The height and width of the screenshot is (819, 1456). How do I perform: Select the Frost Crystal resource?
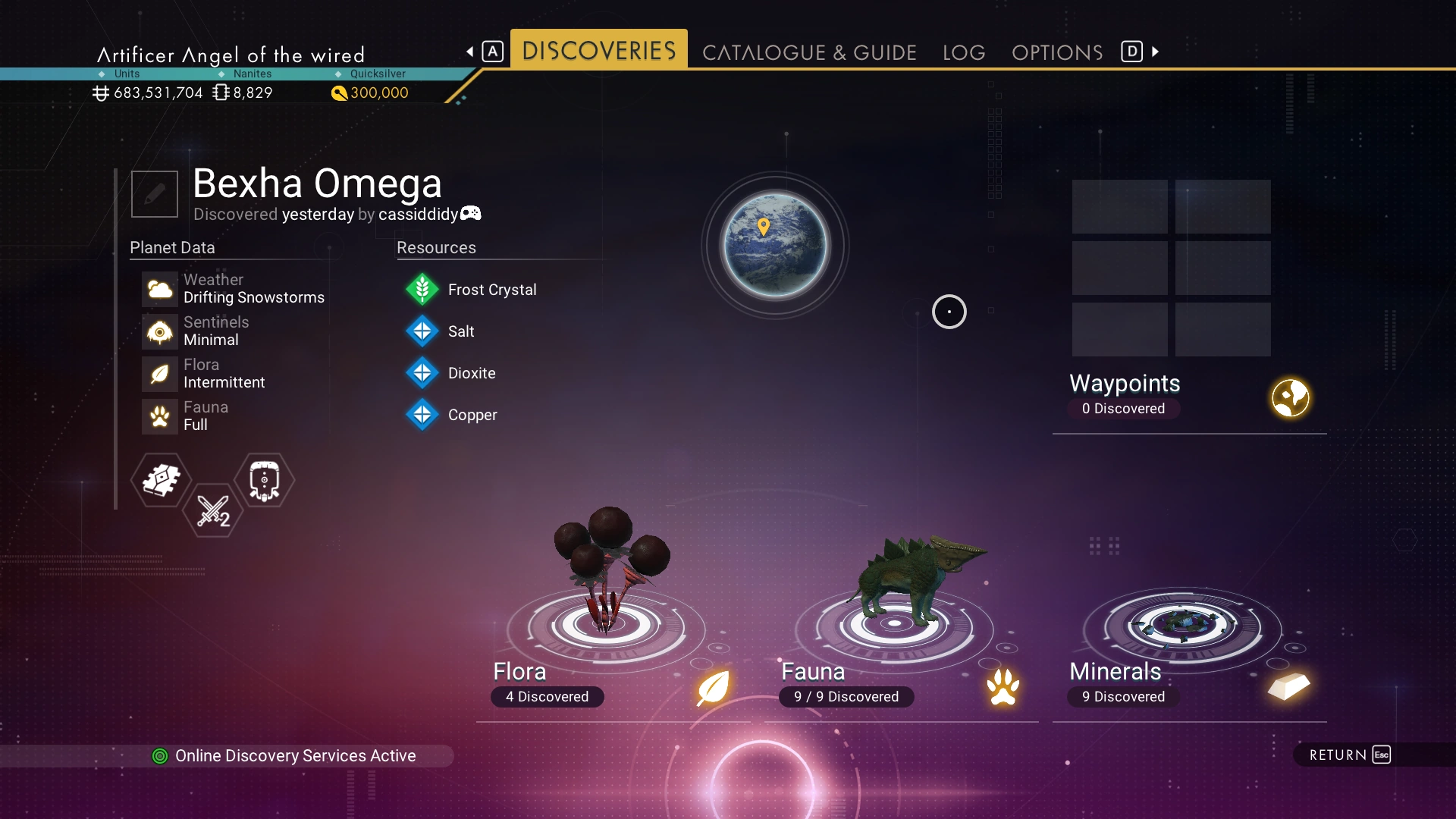tap(491, 290)
